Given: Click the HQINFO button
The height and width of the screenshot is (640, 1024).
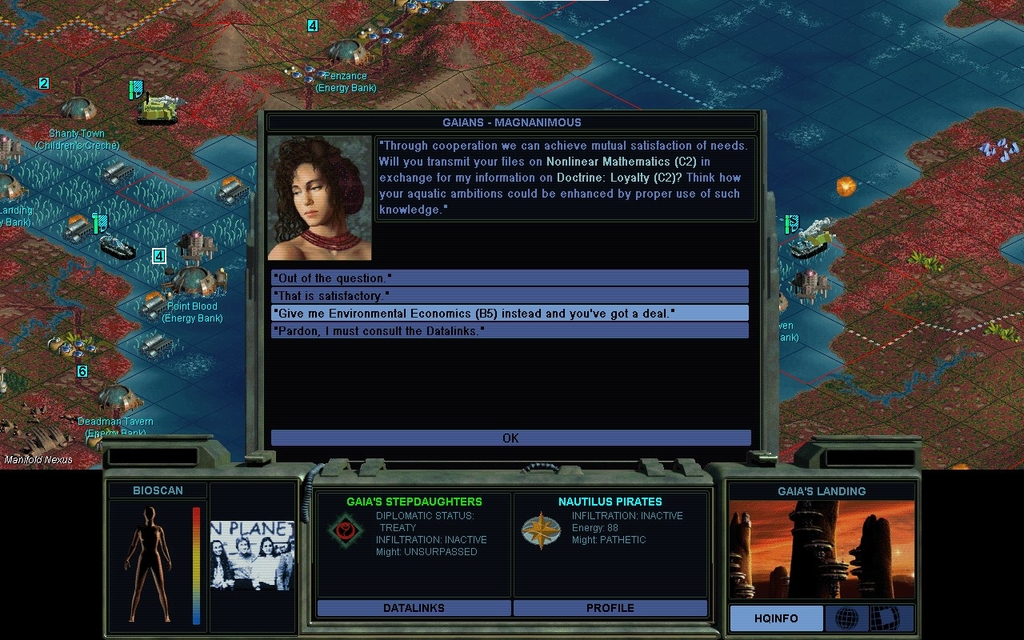Looking at the screenshot, I should [776, 618].
